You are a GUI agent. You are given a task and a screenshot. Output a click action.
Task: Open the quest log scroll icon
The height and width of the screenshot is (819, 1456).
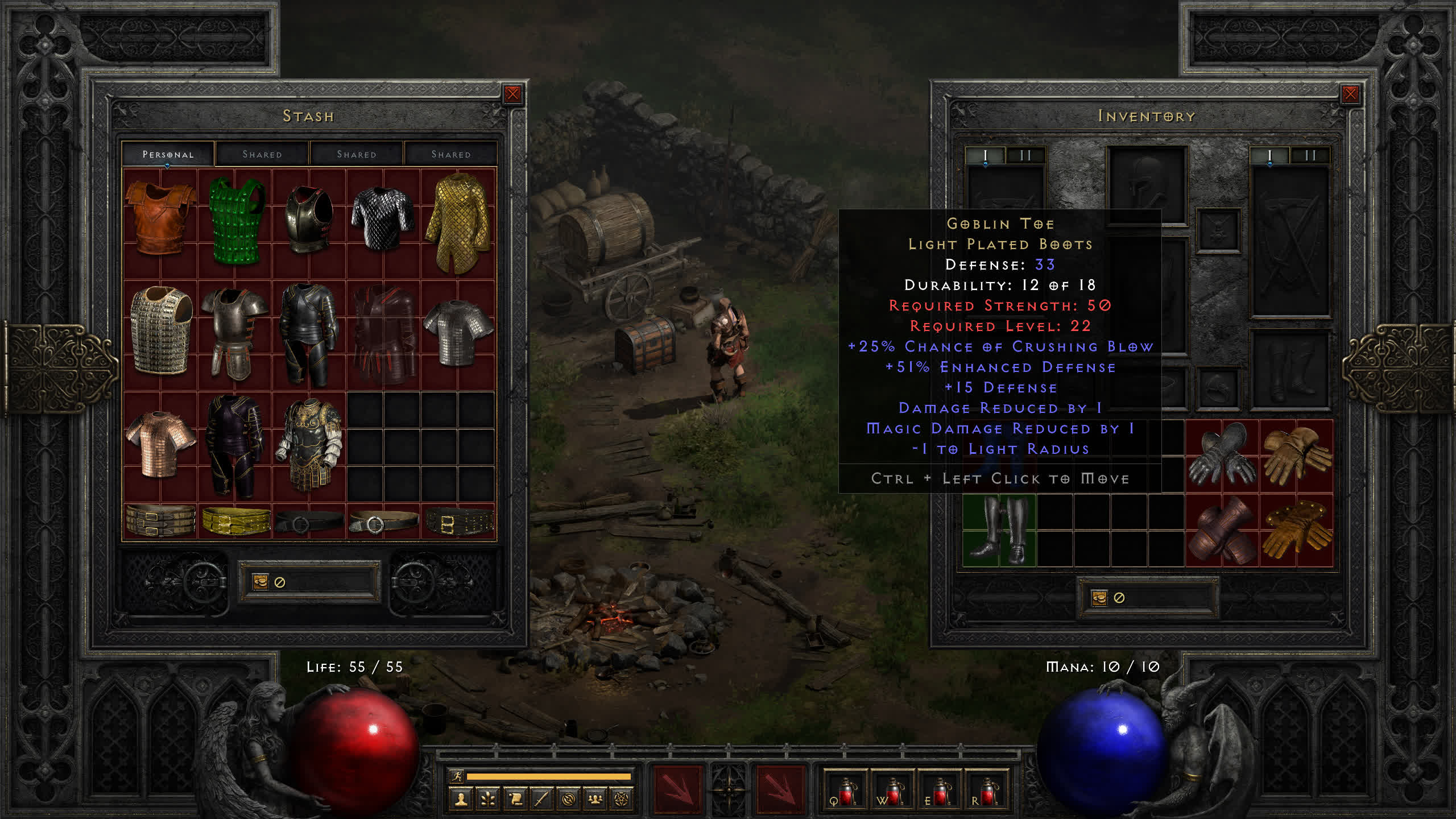pyautogui.click(x=515, y=800)
